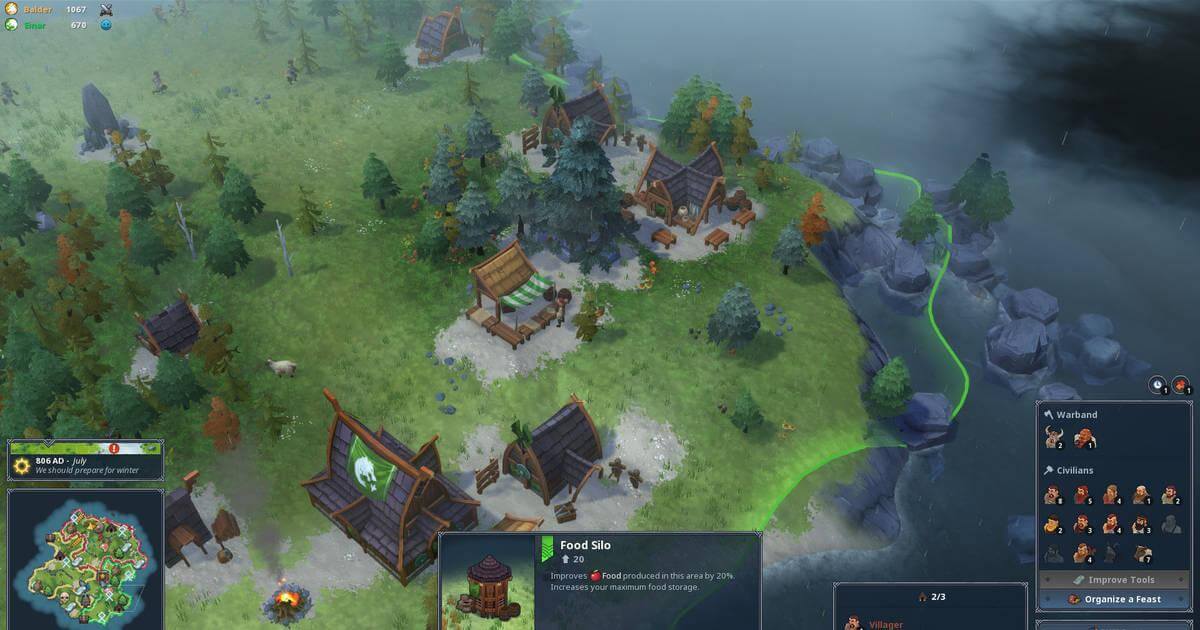The width and height of the screenshot is (1200, 630).
Task: Click the clock notification icon
Action: 1158,385
